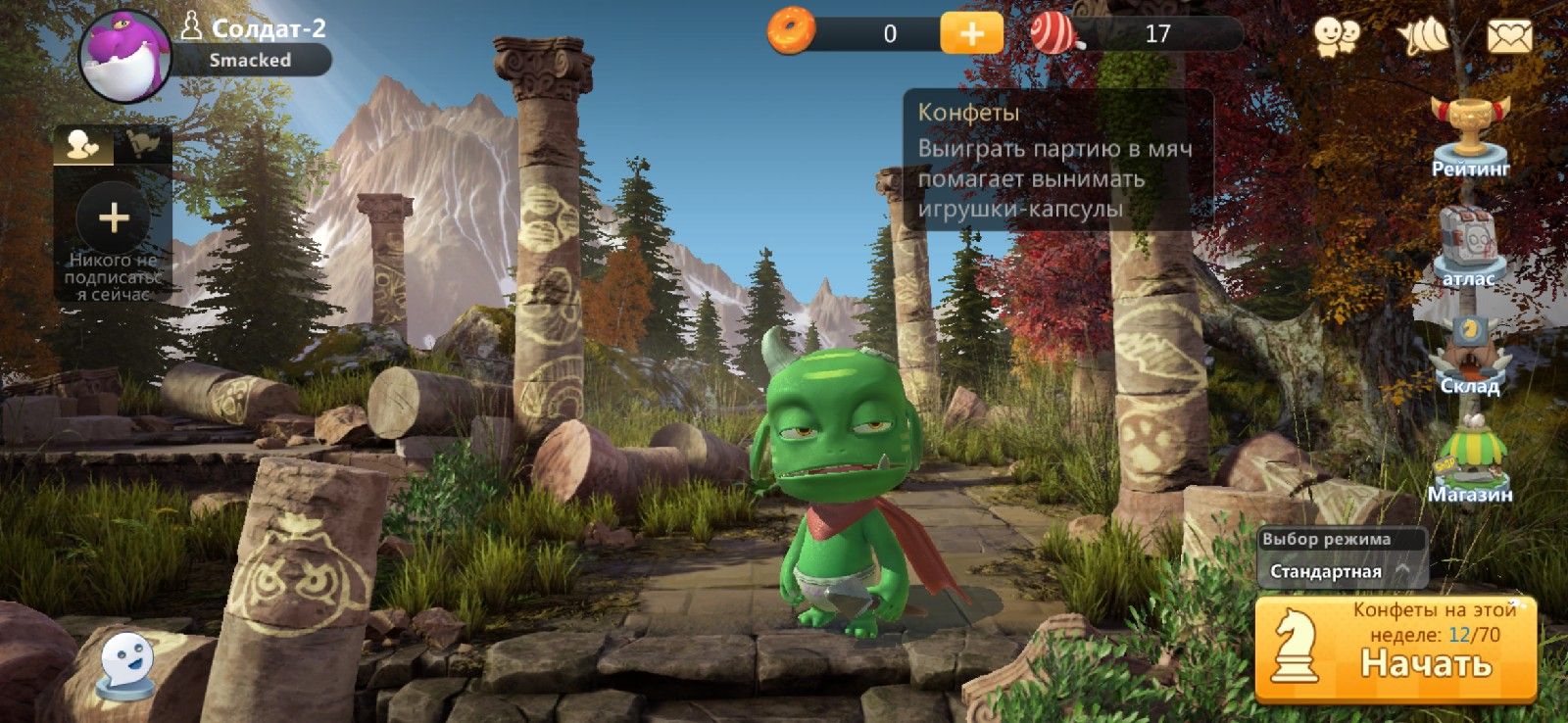
Task: Add a friend with the plus circle
Action: 114,217
